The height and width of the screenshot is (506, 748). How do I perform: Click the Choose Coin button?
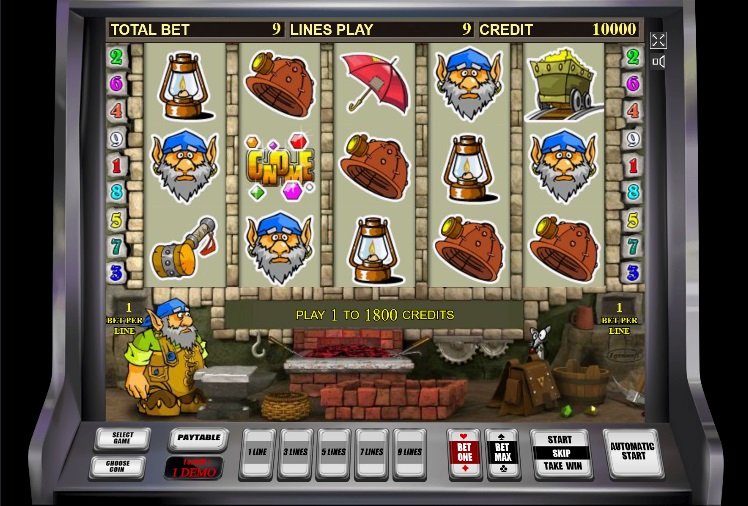point(118,466)
